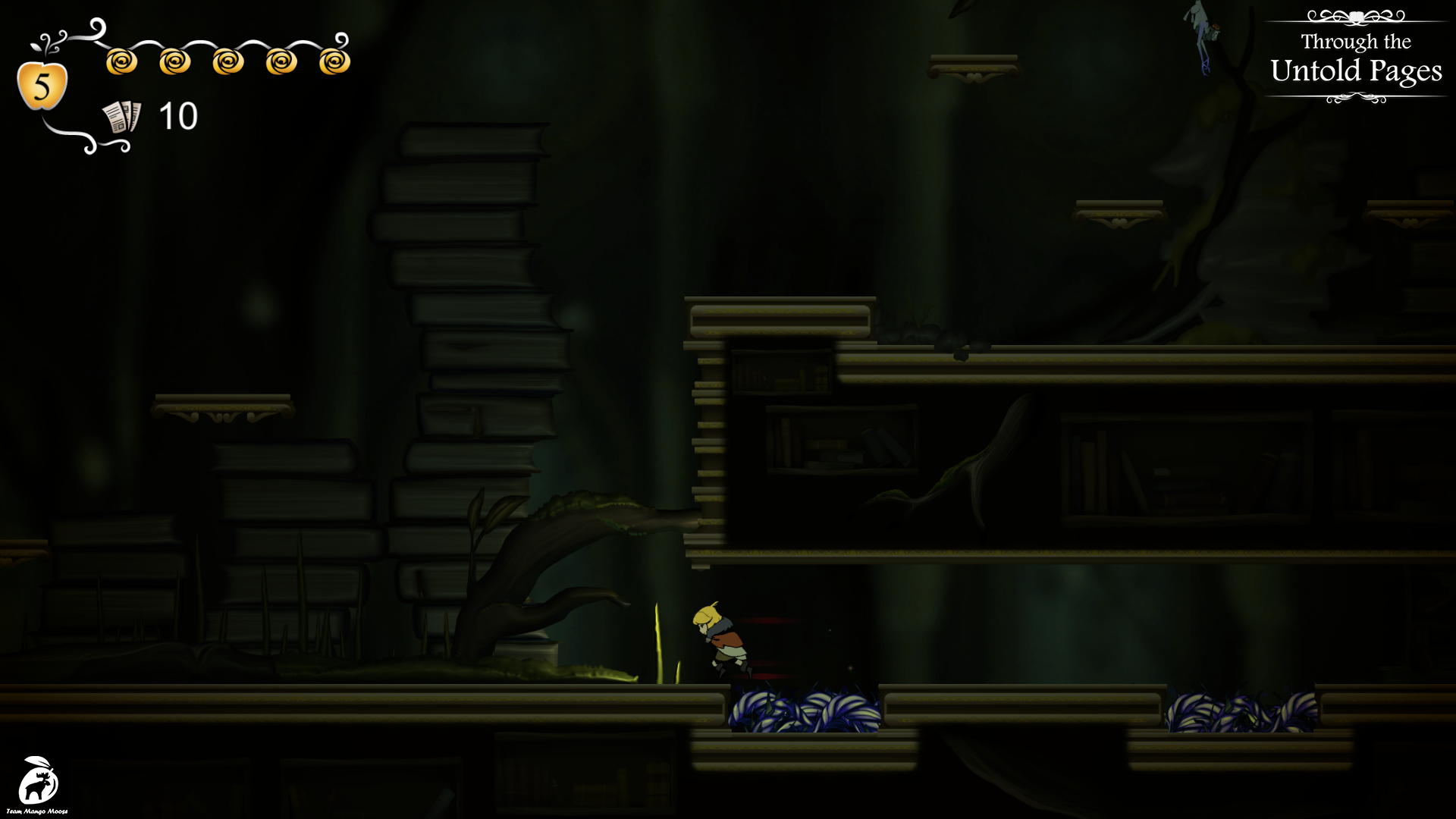Click the golden apple lives icon
1456x819 pixels.
tap(42, 85)
